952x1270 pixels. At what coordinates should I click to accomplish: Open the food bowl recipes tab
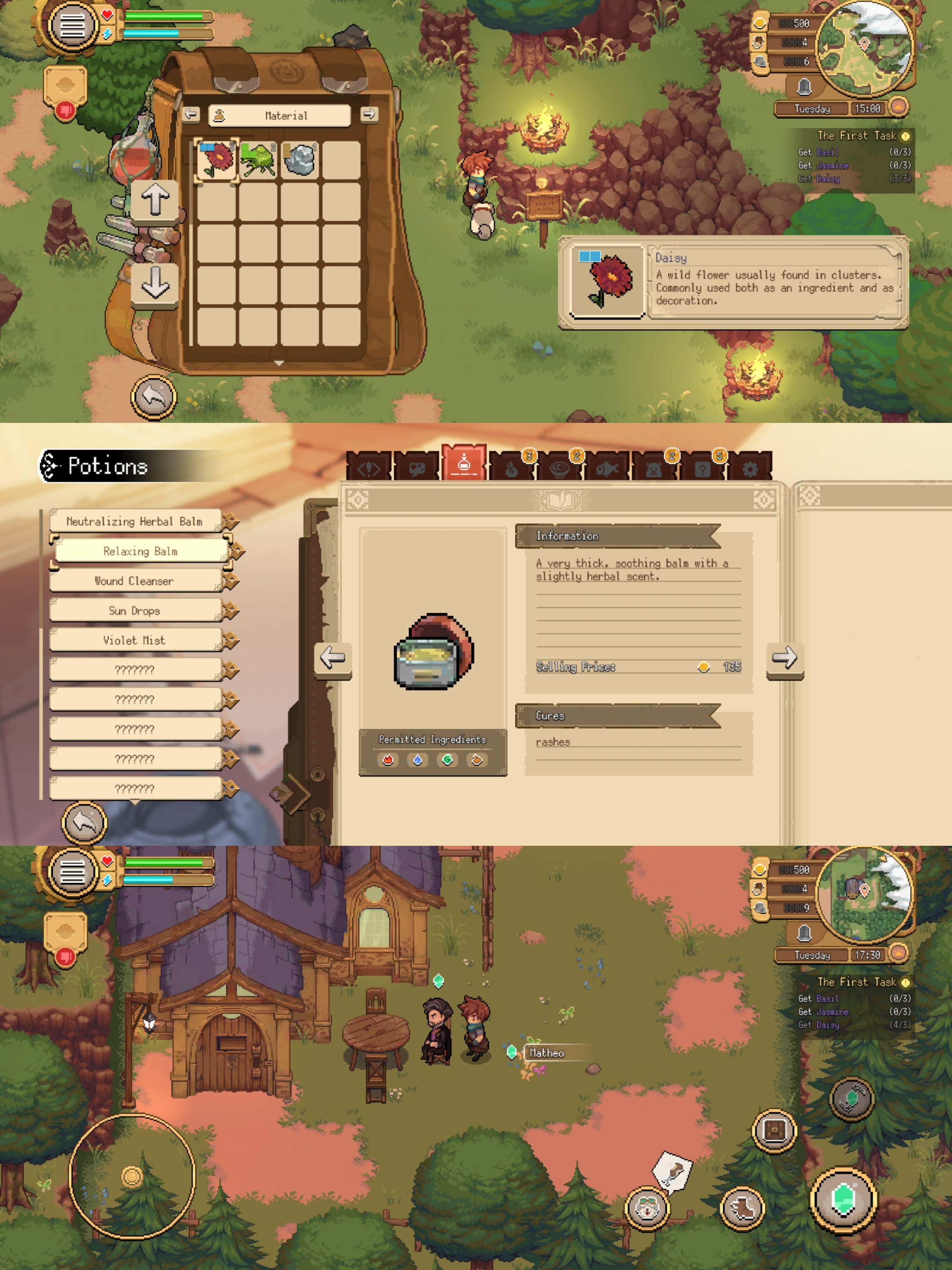pos(559,469)
